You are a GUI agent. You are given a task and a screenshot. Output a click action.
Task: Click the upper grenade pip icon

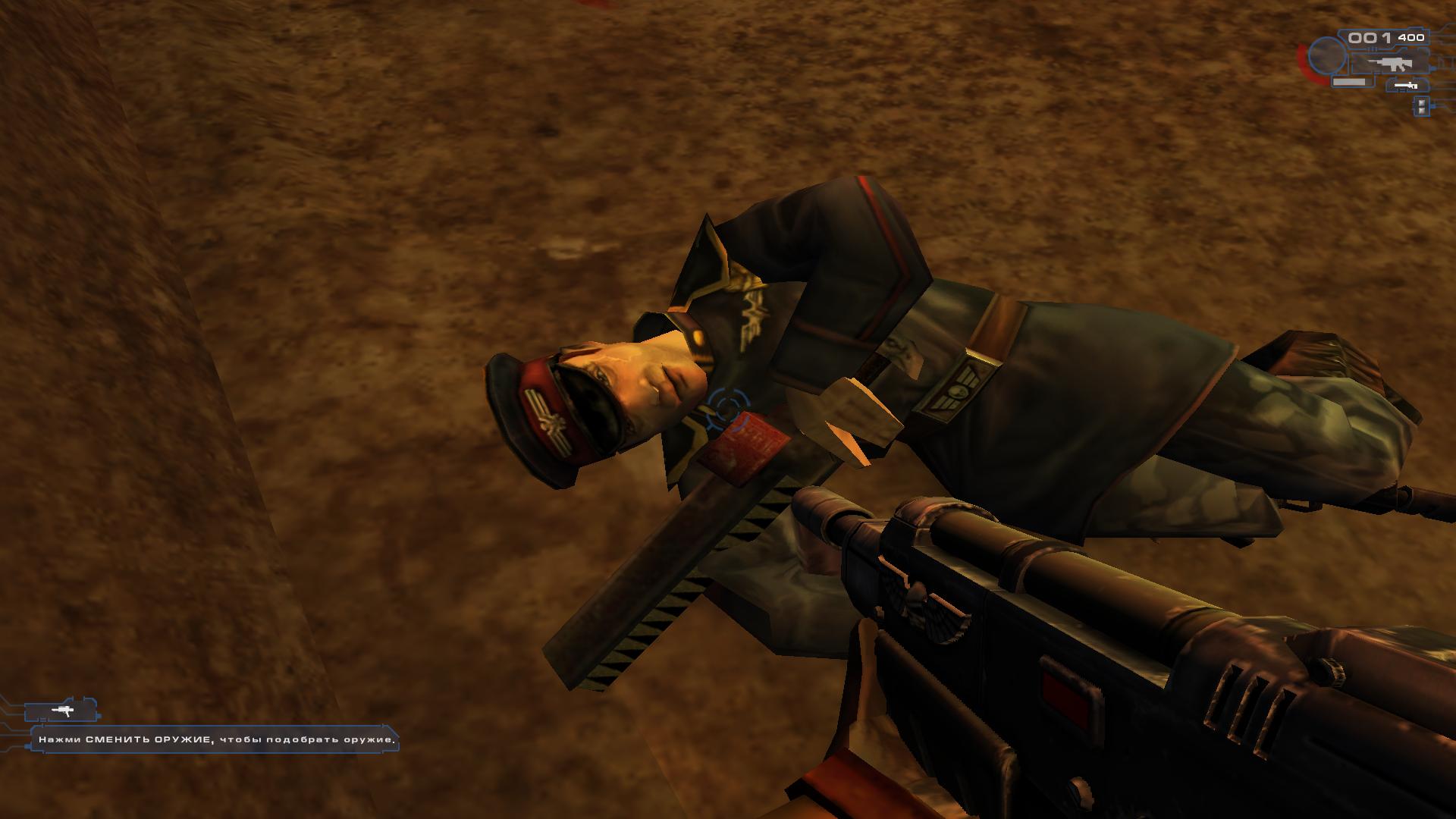[x=1422, y=103]
